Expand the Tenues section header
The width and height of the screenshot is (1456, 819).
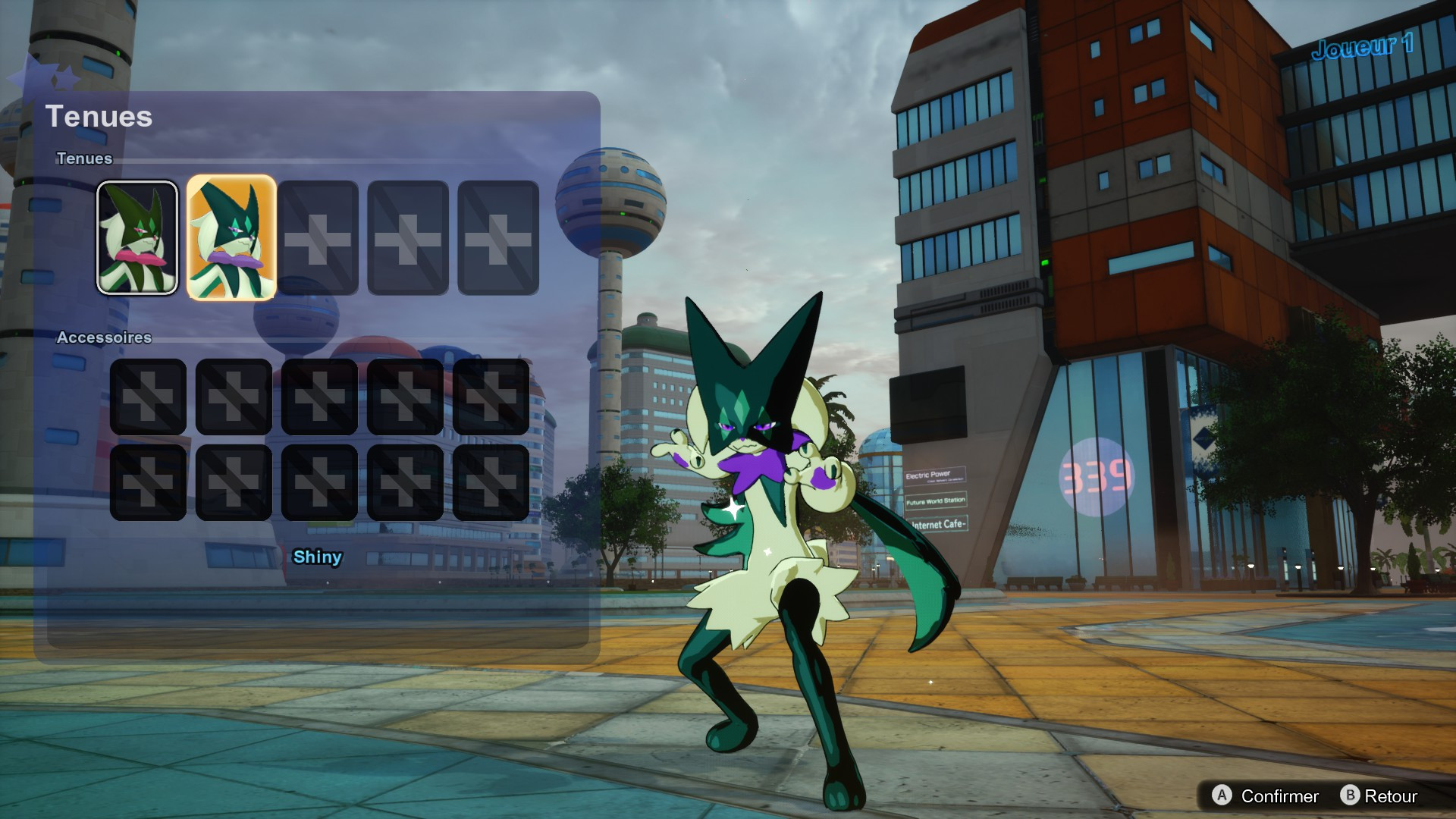coord(83,159)
